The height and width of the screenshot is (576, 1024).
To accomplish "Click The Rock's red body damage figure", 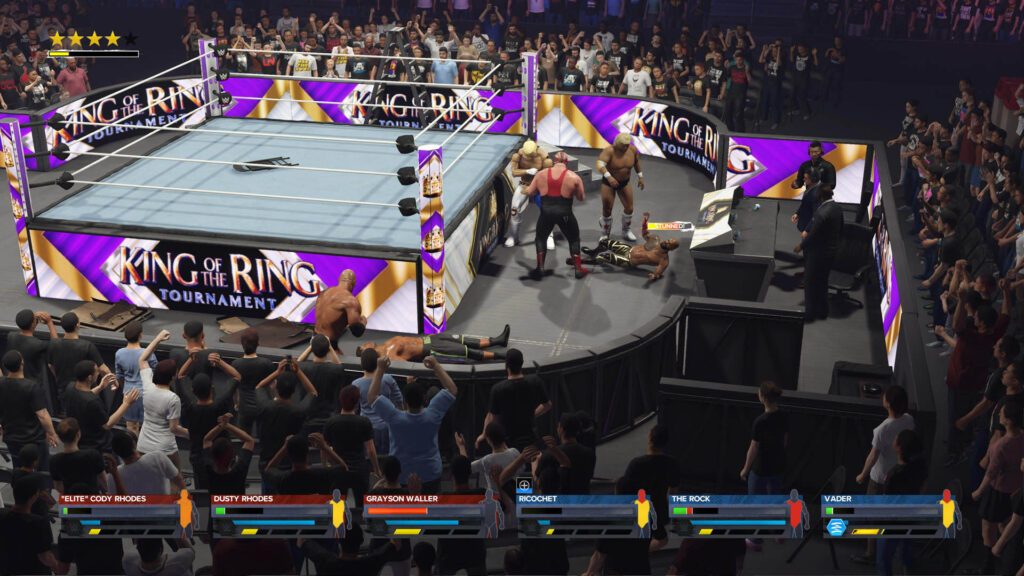I will [796, 513].
